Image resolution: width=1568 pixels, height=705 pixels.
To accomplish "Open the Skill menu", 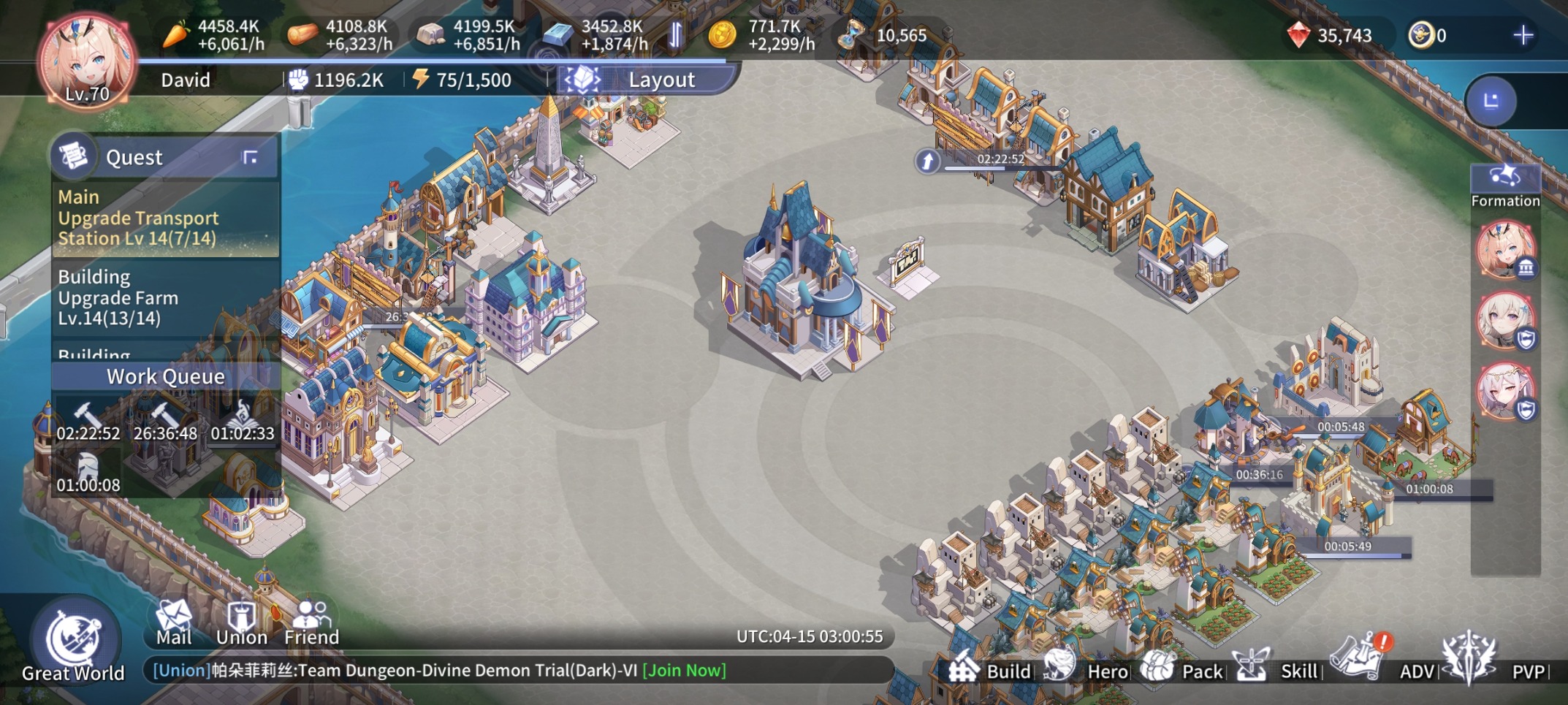I will pos(1279,668).
